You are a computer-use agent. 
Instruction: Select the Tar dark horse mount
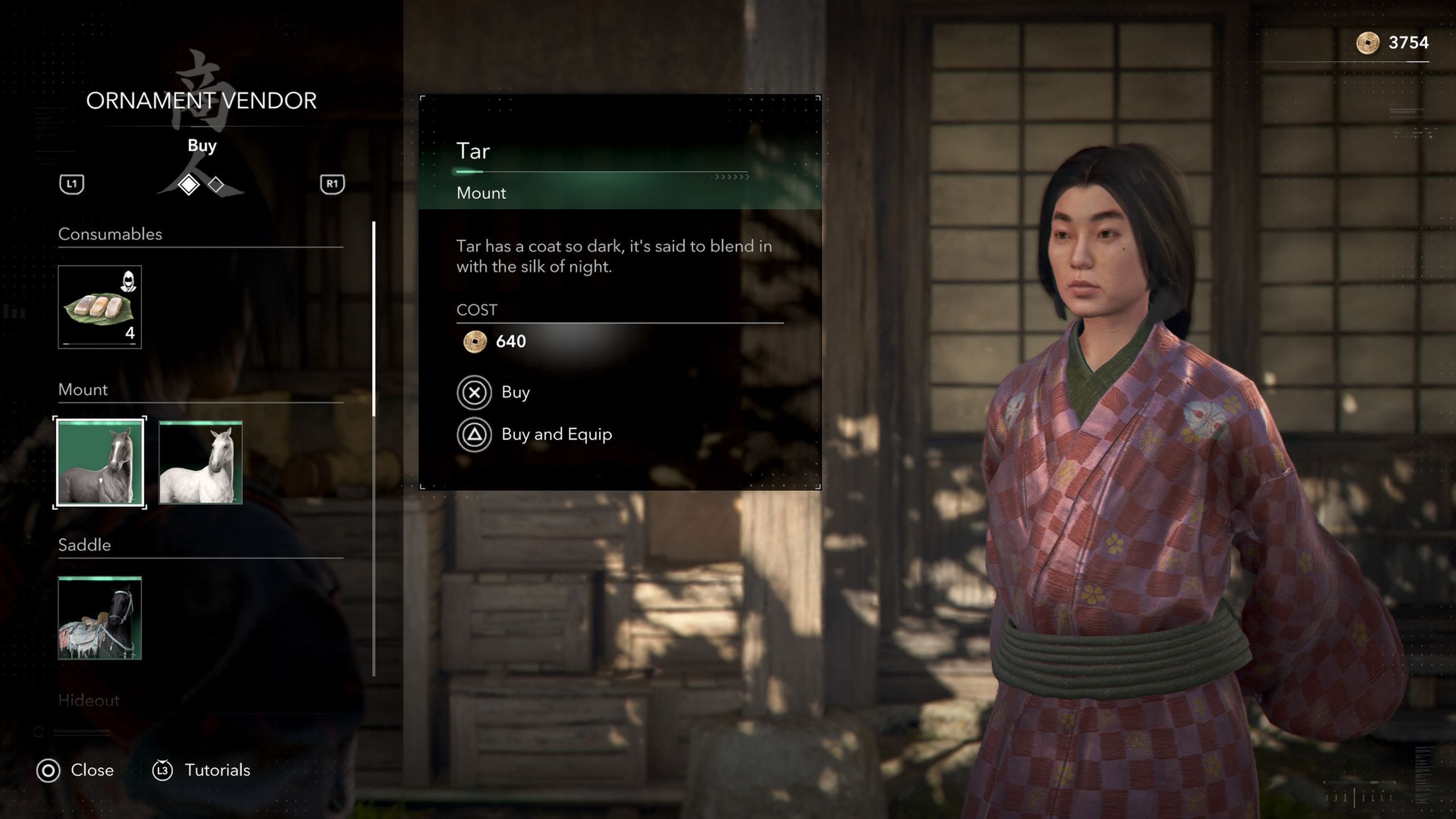(100, 462)
